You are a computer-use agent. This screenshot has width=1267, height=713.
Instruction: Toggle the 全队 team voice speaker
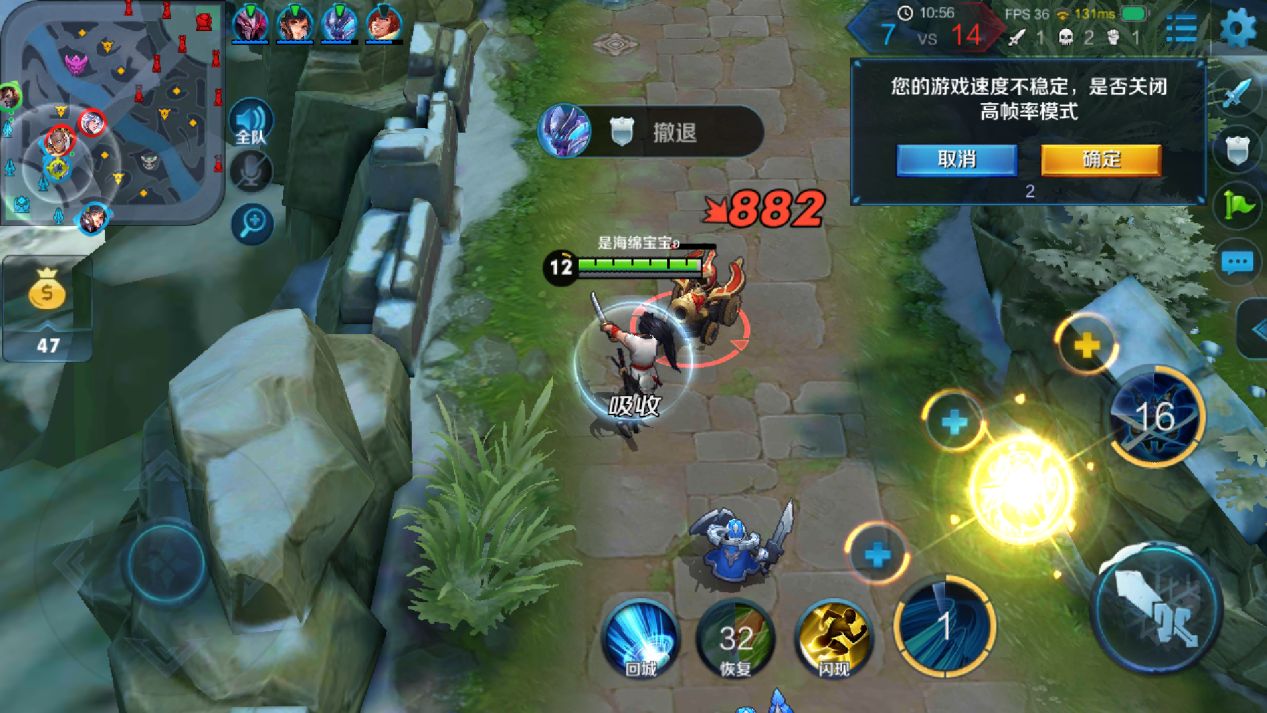coord(250,122)
